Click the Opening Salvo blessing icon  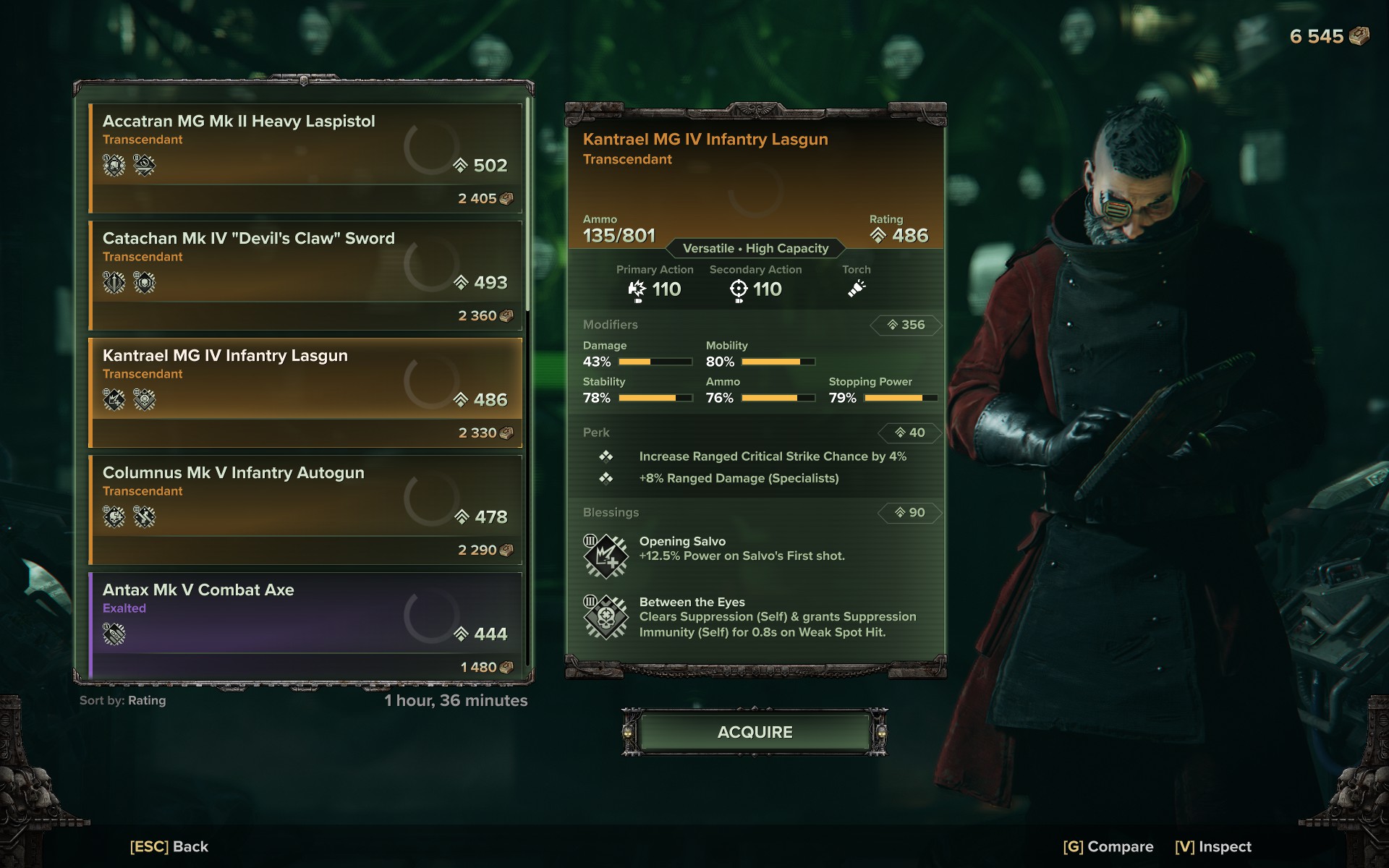[606, 556]
